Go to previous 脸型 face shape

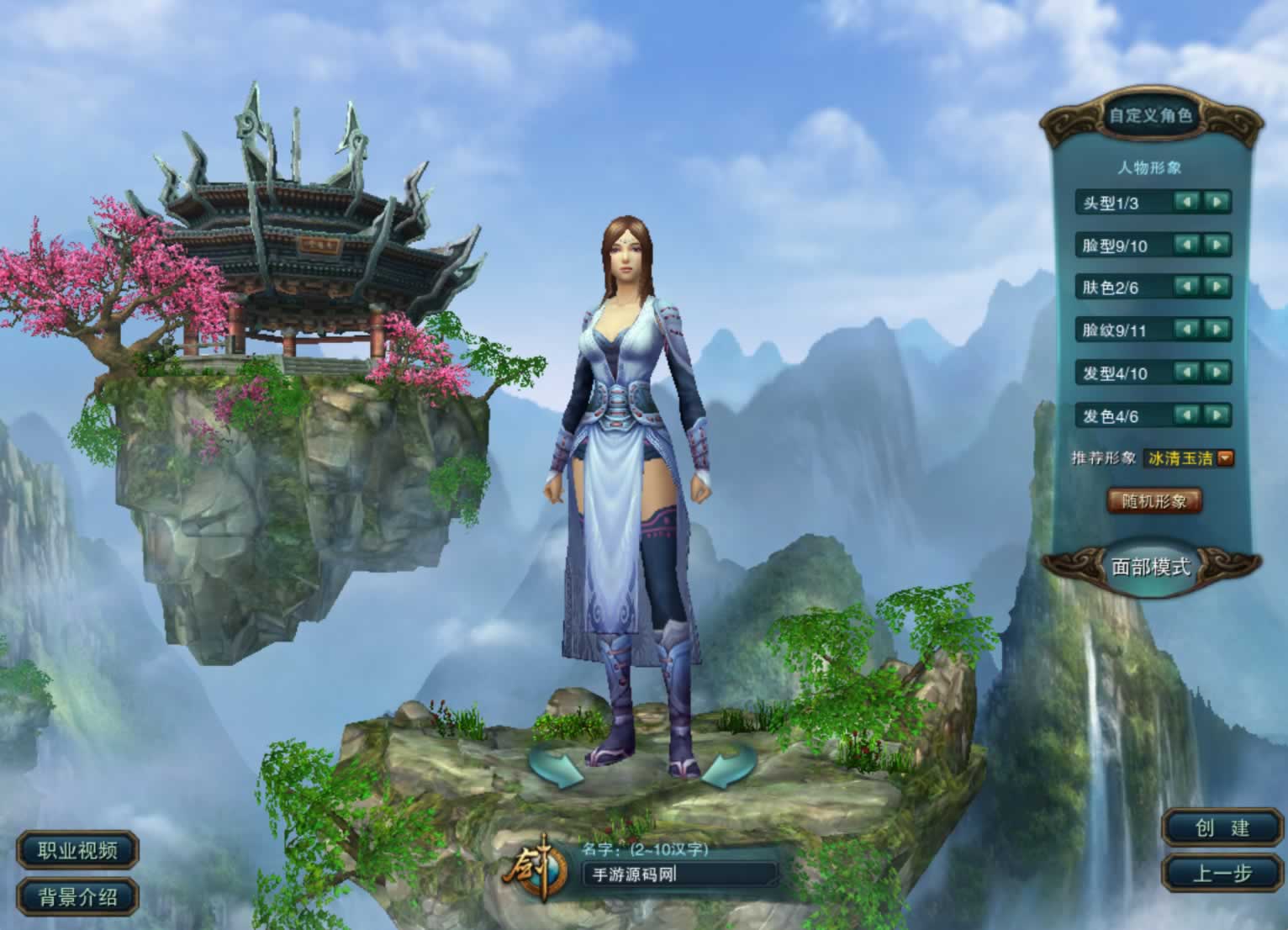tap(1186, 245)
